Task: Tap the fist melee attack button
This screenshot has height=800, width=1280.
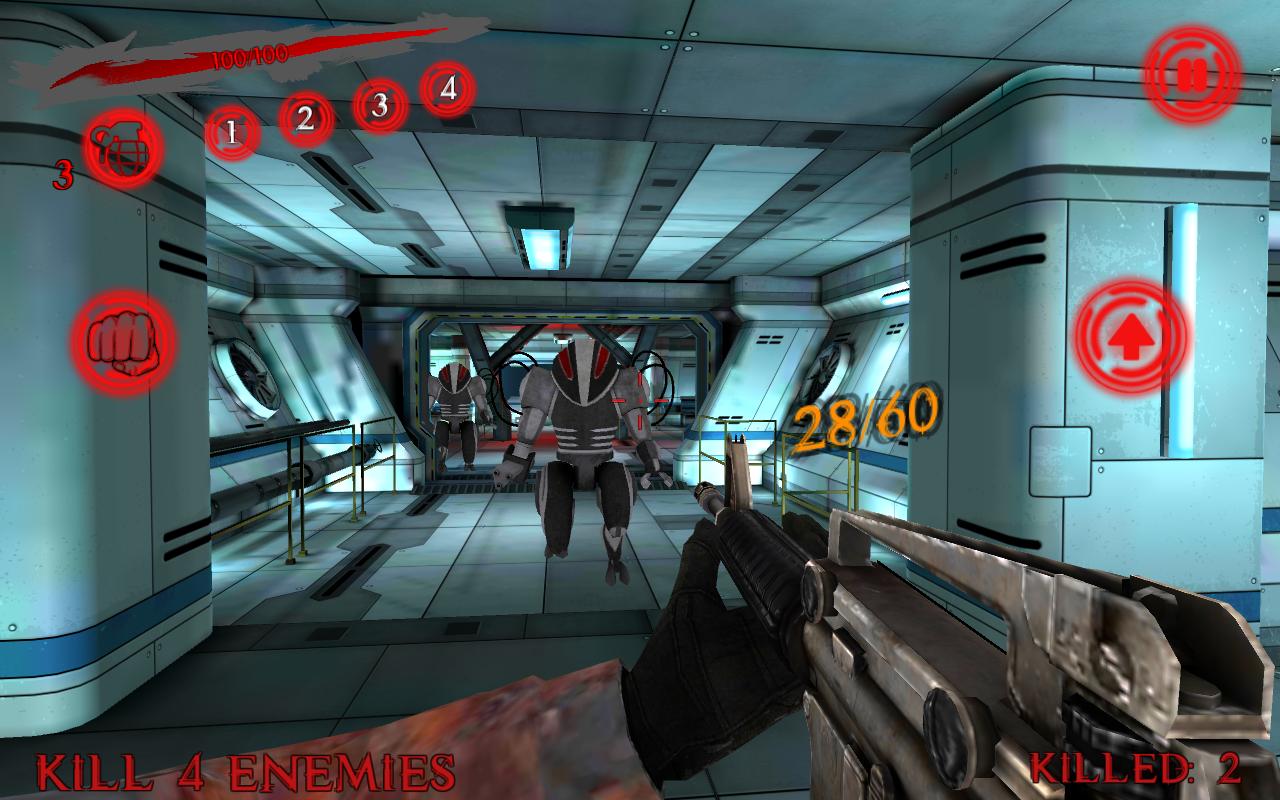Action: pyautogui.click(x=123, y=341)
